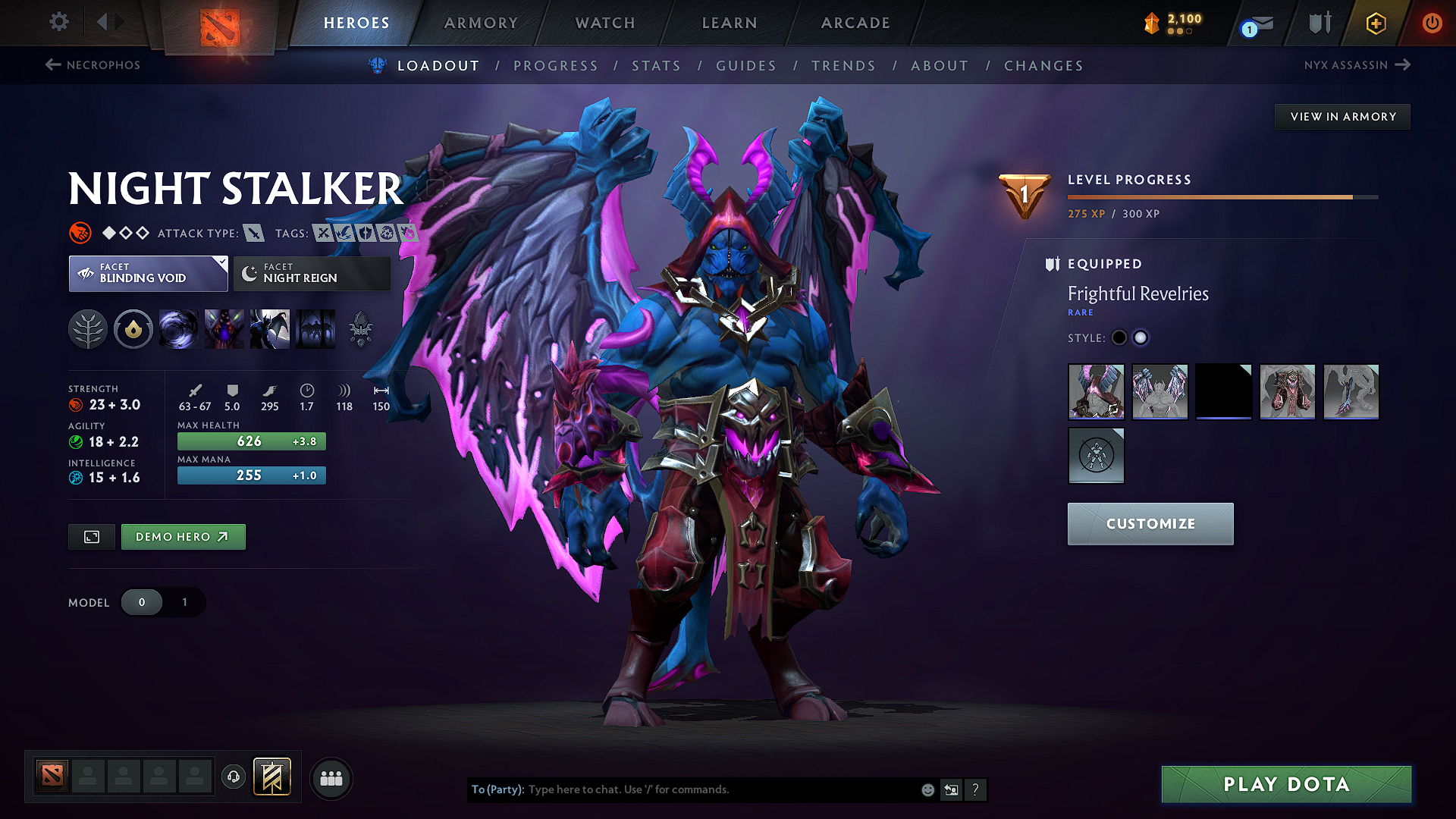
Task: Open the Blinding Void facet dropdown
Action: (x=148, y=273)
